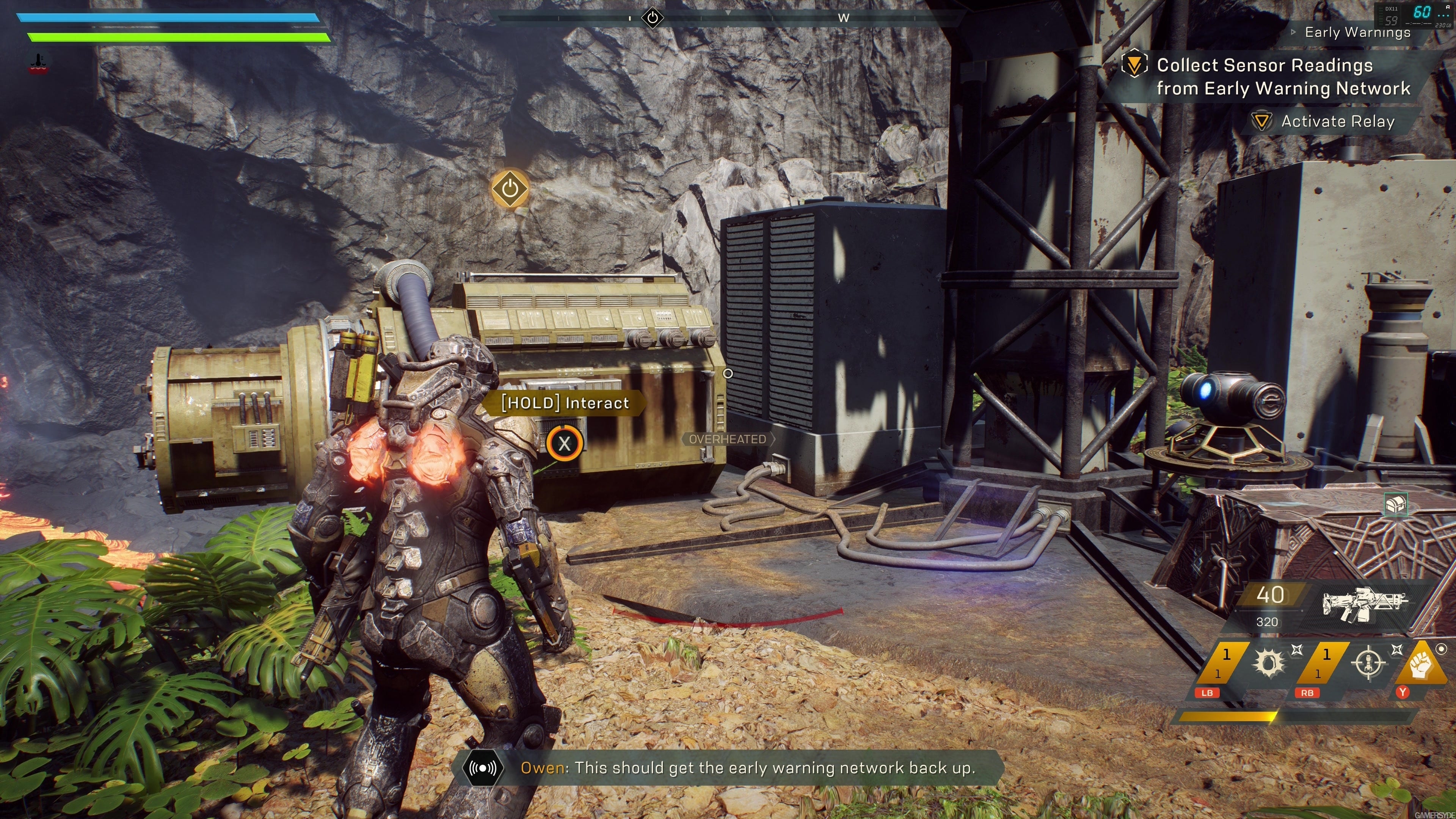This screenshot has width=1456, height=819.
Task: Click the power icon marker on compass
Action: click(x=652, y=17)
